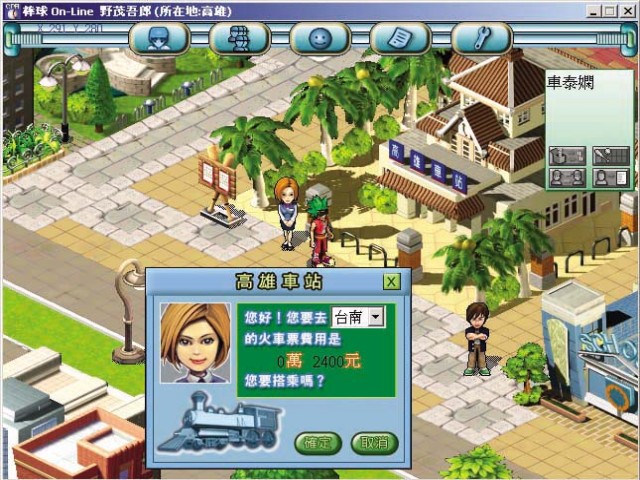Close the 高雄車站 dialog
The height and width of the screenshot is (480, 640).
click(x=391, y=281)
